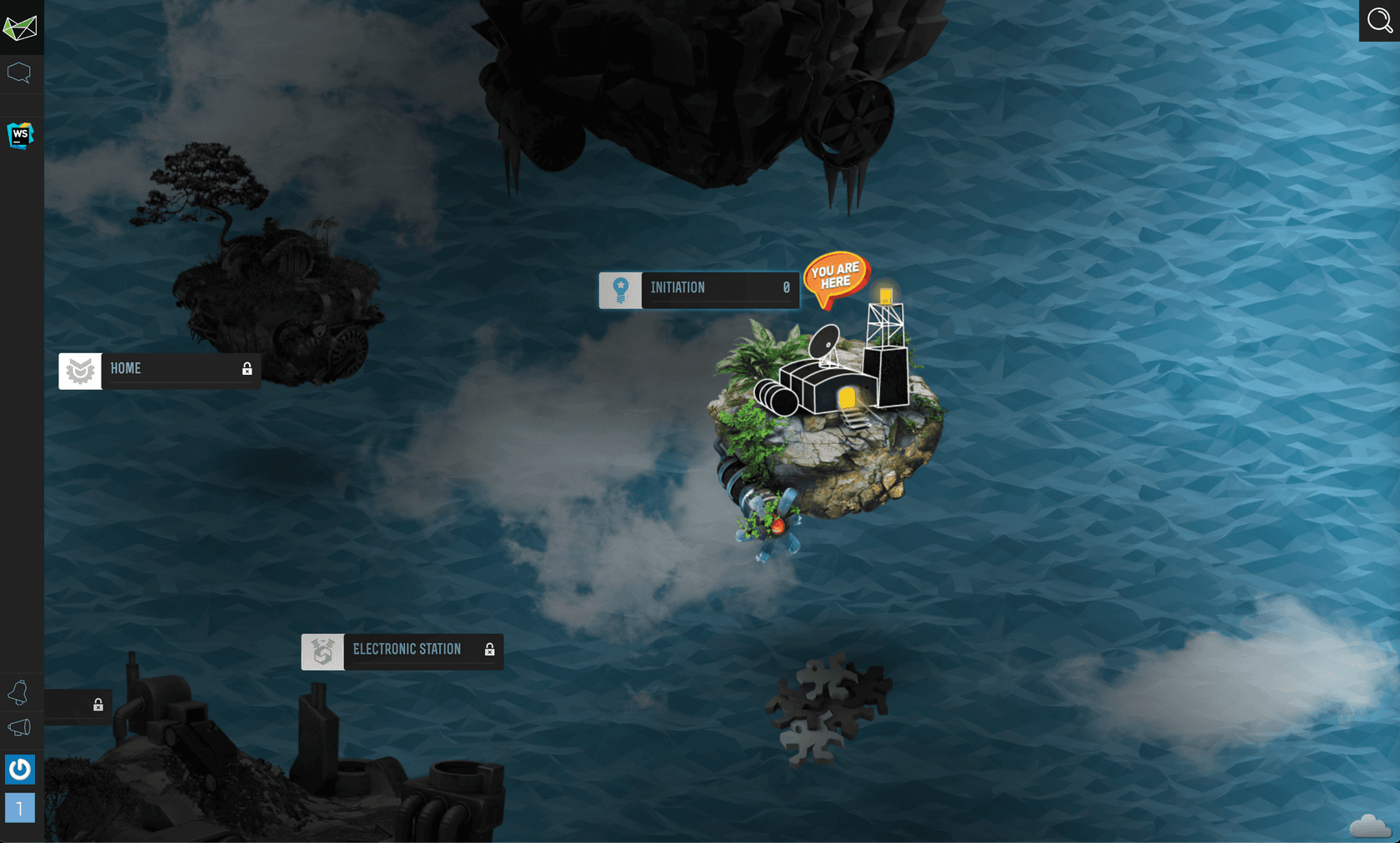Open the search magnifier icon

[1379, 20]
